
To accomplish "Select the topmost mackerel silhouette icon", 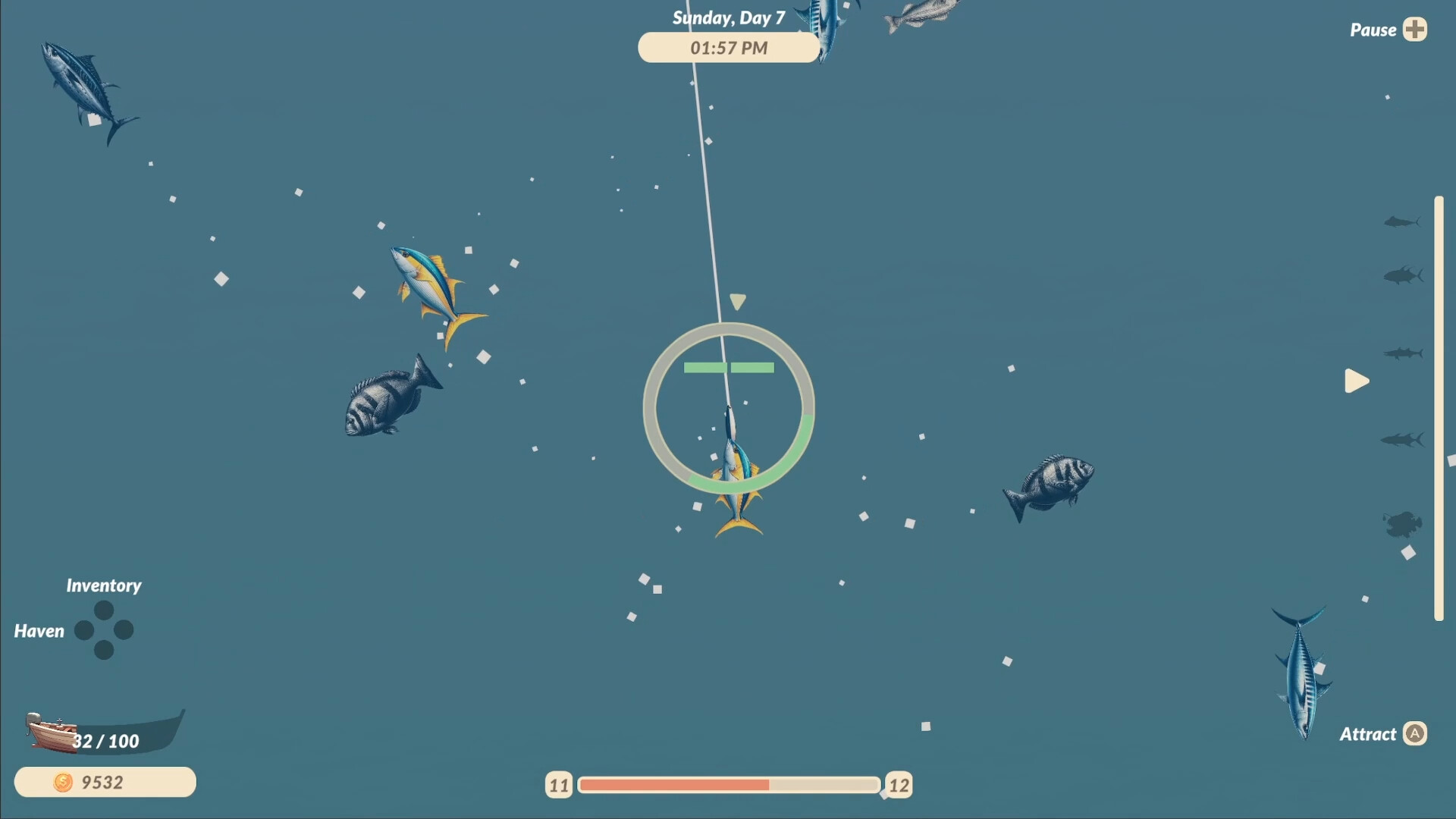I will tap(1403, 221).
